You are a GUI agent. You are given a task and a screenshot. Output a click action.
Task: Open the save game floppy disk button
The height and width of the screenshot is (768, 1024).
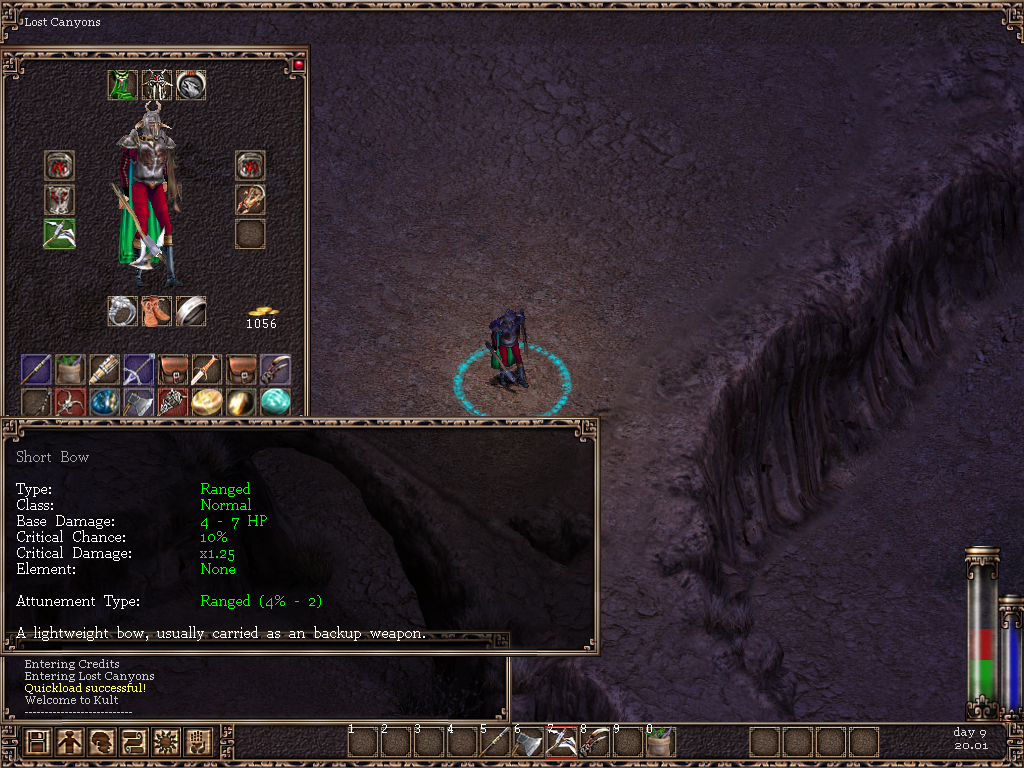tap(38, 742)
